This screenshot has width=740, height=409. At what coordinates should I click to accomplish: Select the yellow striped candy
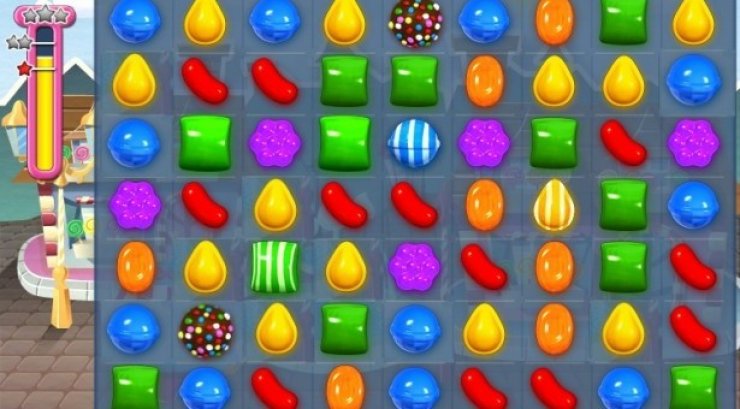point(553,204)
